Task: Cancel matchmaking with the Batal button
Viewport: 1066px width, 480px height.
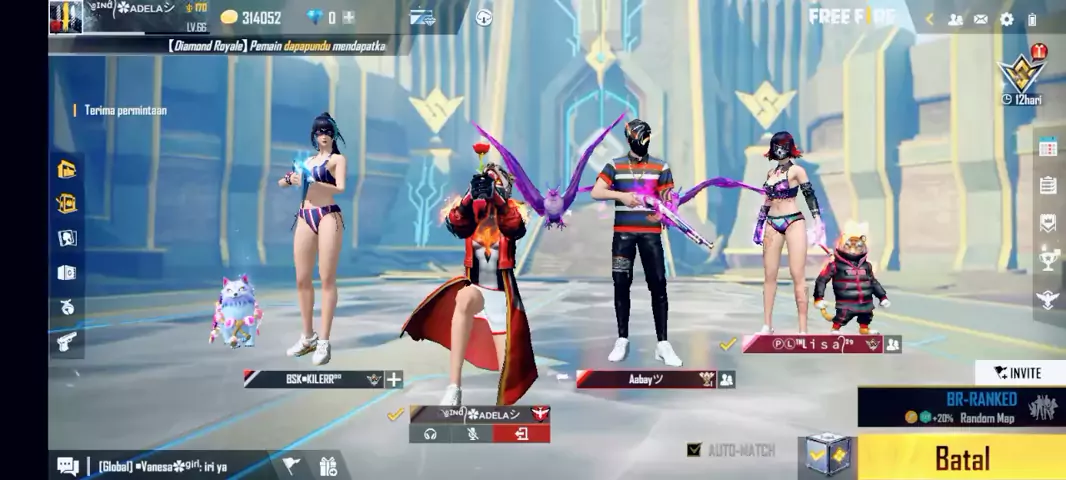Action: tap(961, 458)
